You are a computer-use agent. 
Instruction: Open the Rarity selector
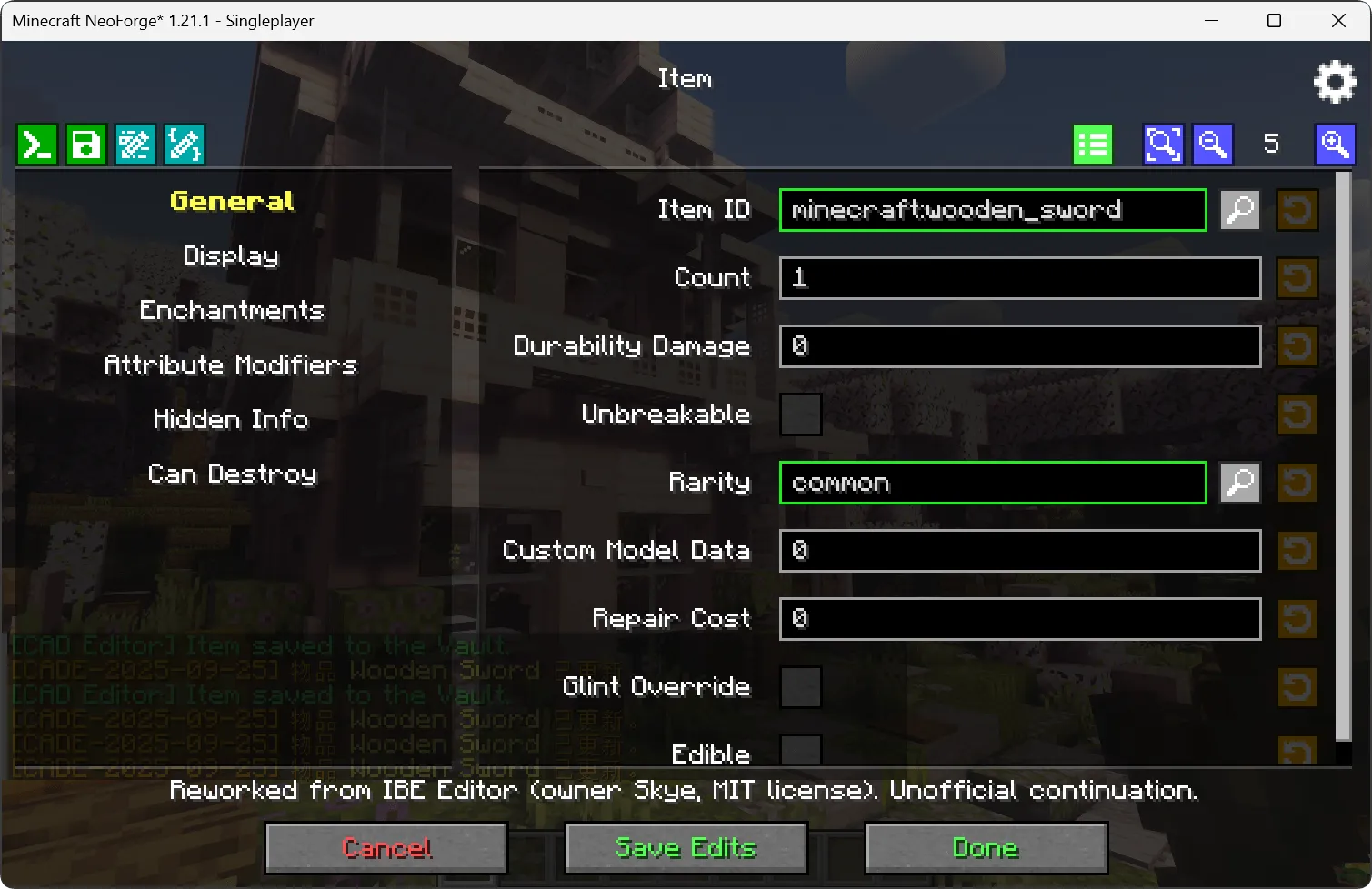pos(1239,483)
